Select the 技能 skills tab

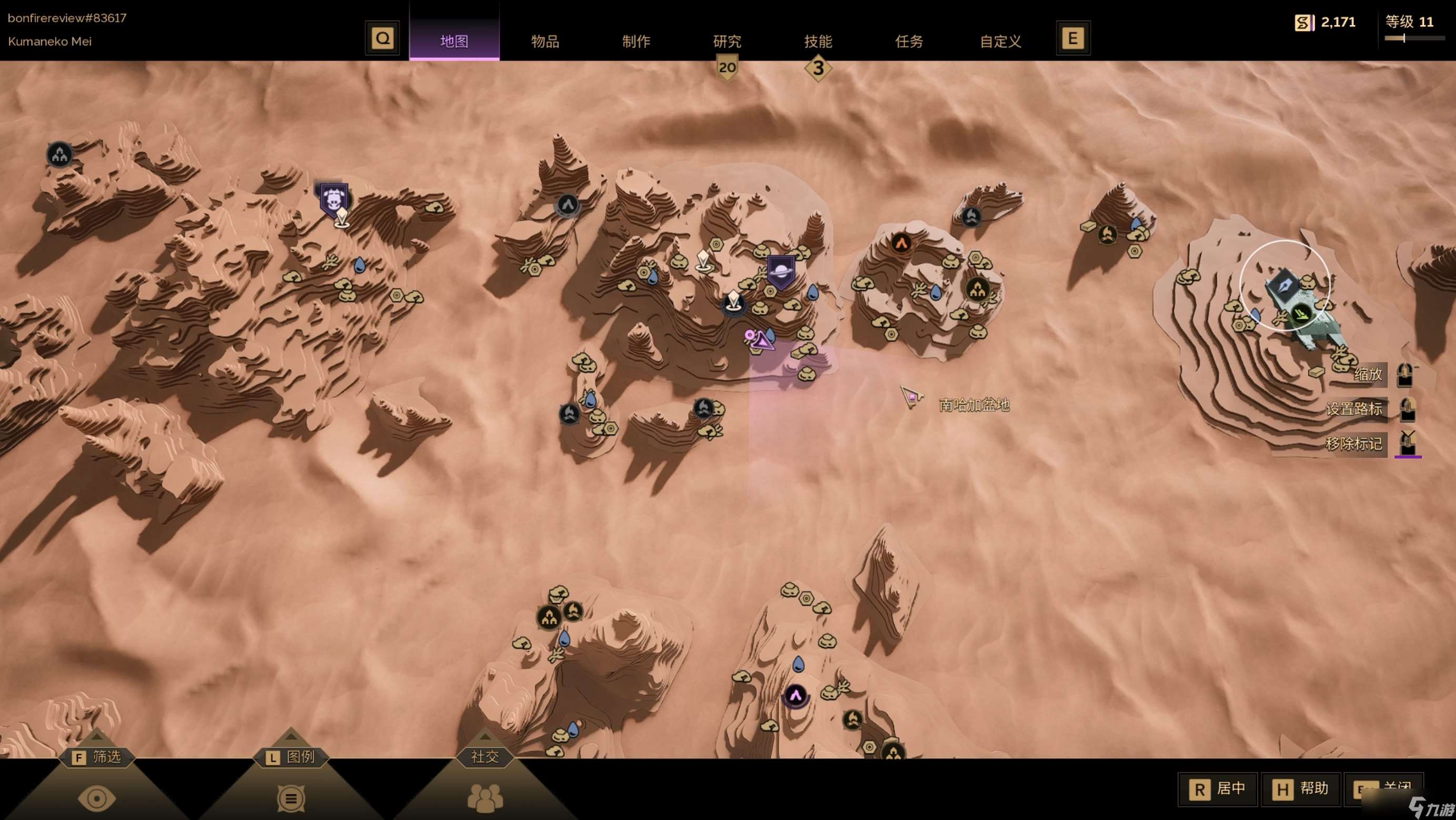[x=818, y=41]
